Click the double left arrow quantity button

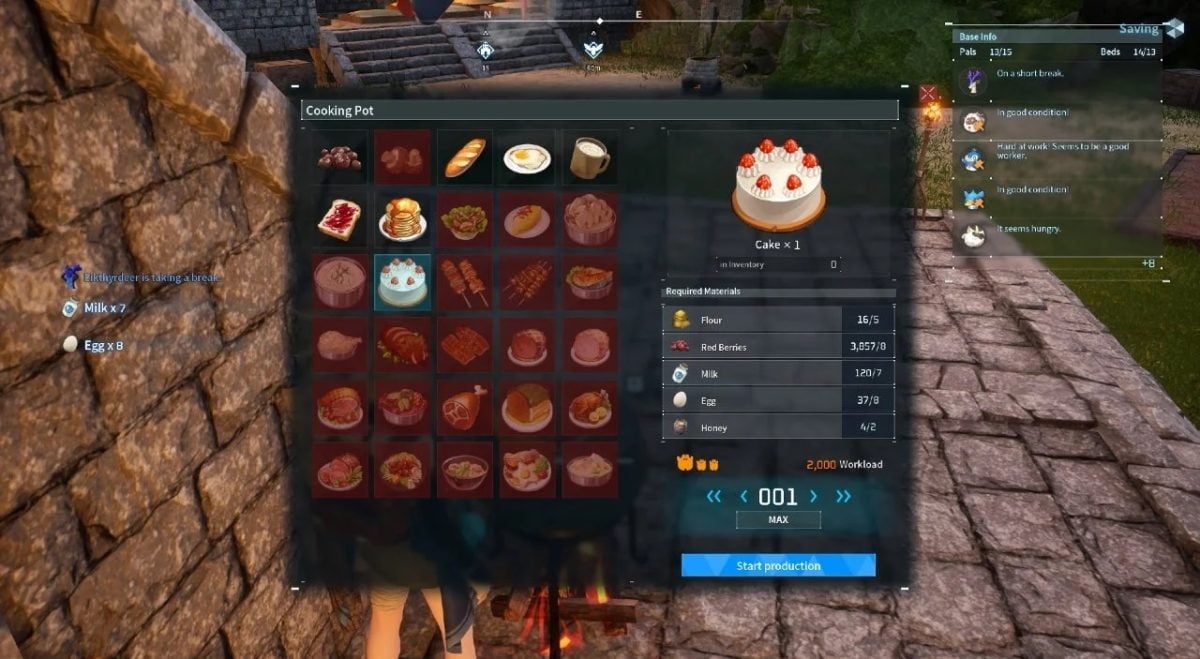pyautogui.click(x=713, y=496)
